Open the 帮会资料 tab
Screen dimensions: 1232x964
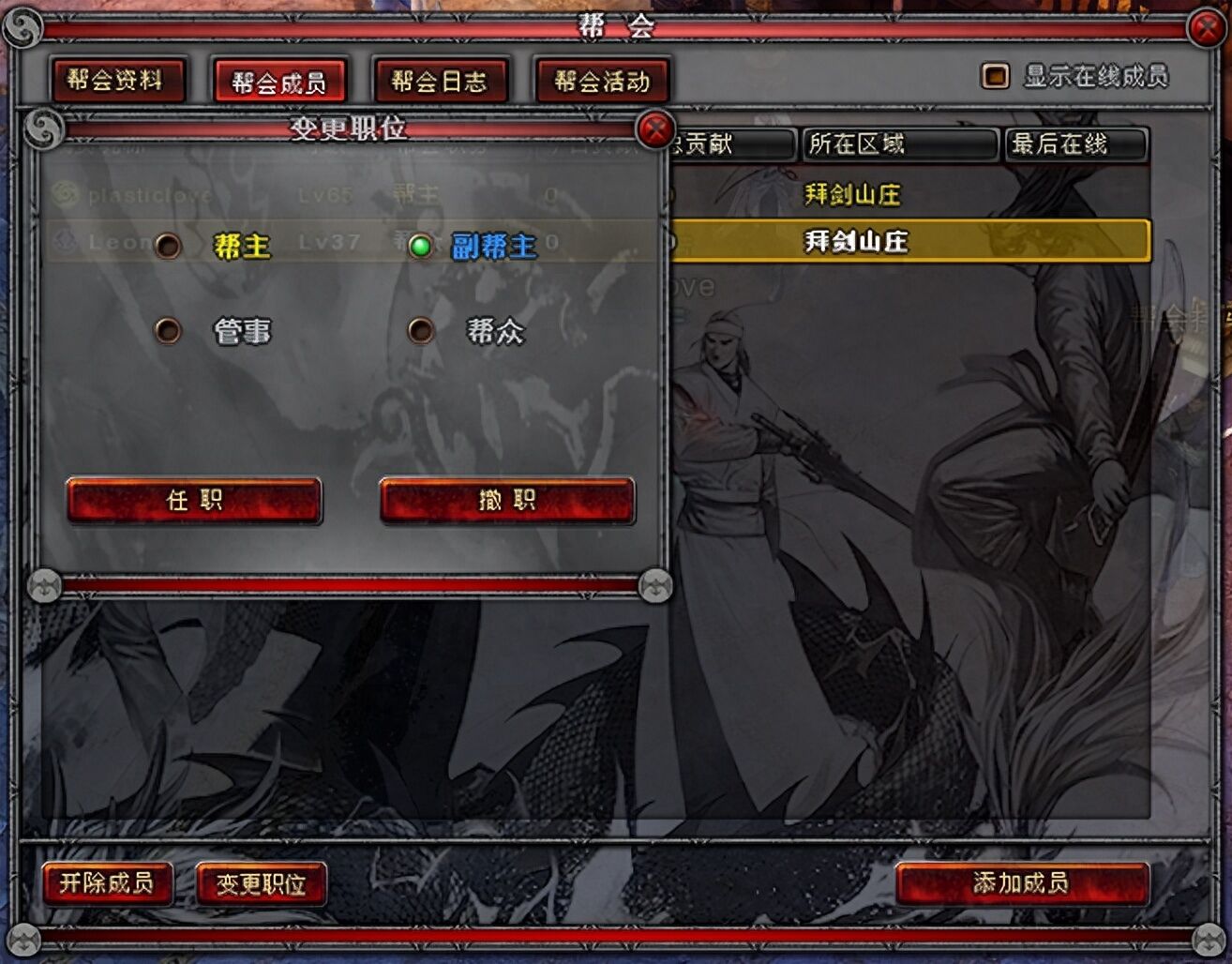tap(119, 81)
